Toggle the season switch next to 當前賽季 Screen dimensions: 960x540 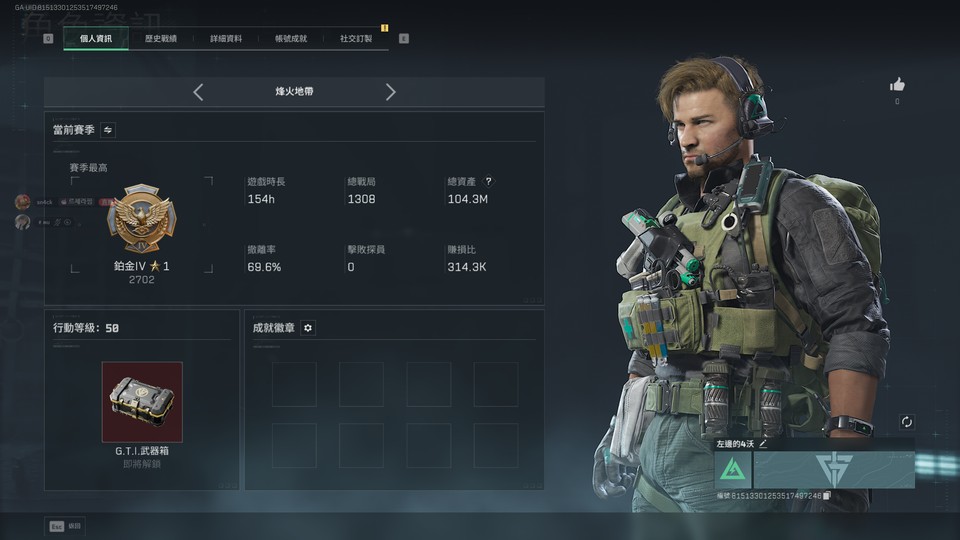click(x=108, y=130)
